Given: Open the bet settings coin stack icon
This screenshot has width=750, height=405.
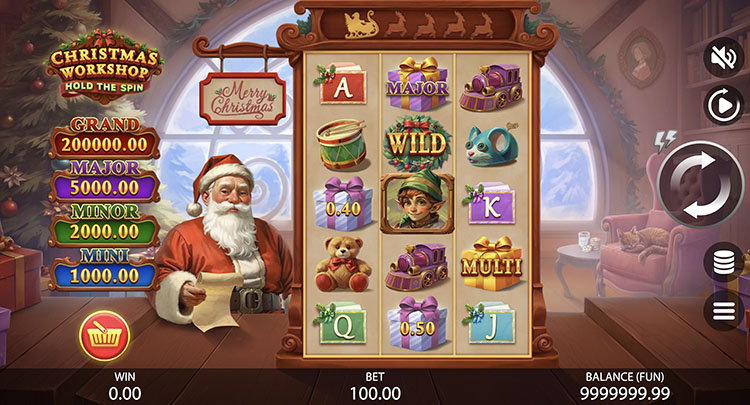Looking at the screenshot, I should (x=721, y=263).
